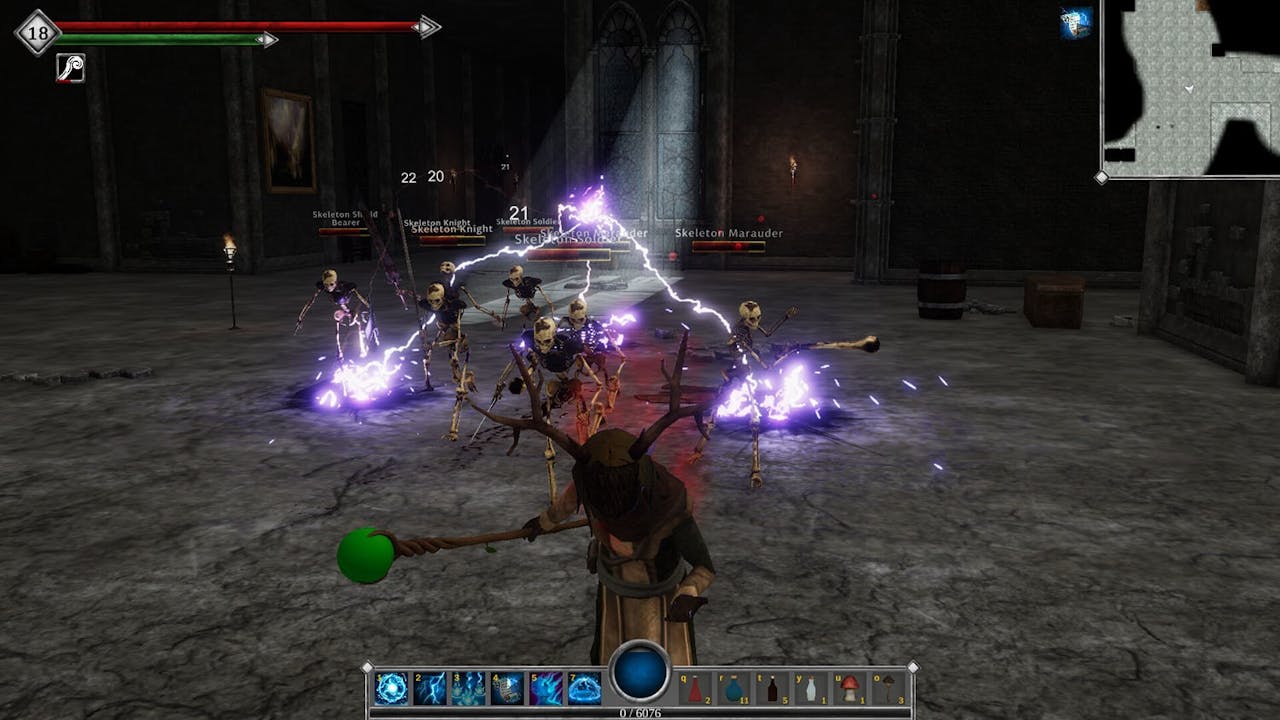Use the blue flame pillars spell in slot 3
Image resolution: width=1280 pixels, height=720 pixels.
(468, 688)
